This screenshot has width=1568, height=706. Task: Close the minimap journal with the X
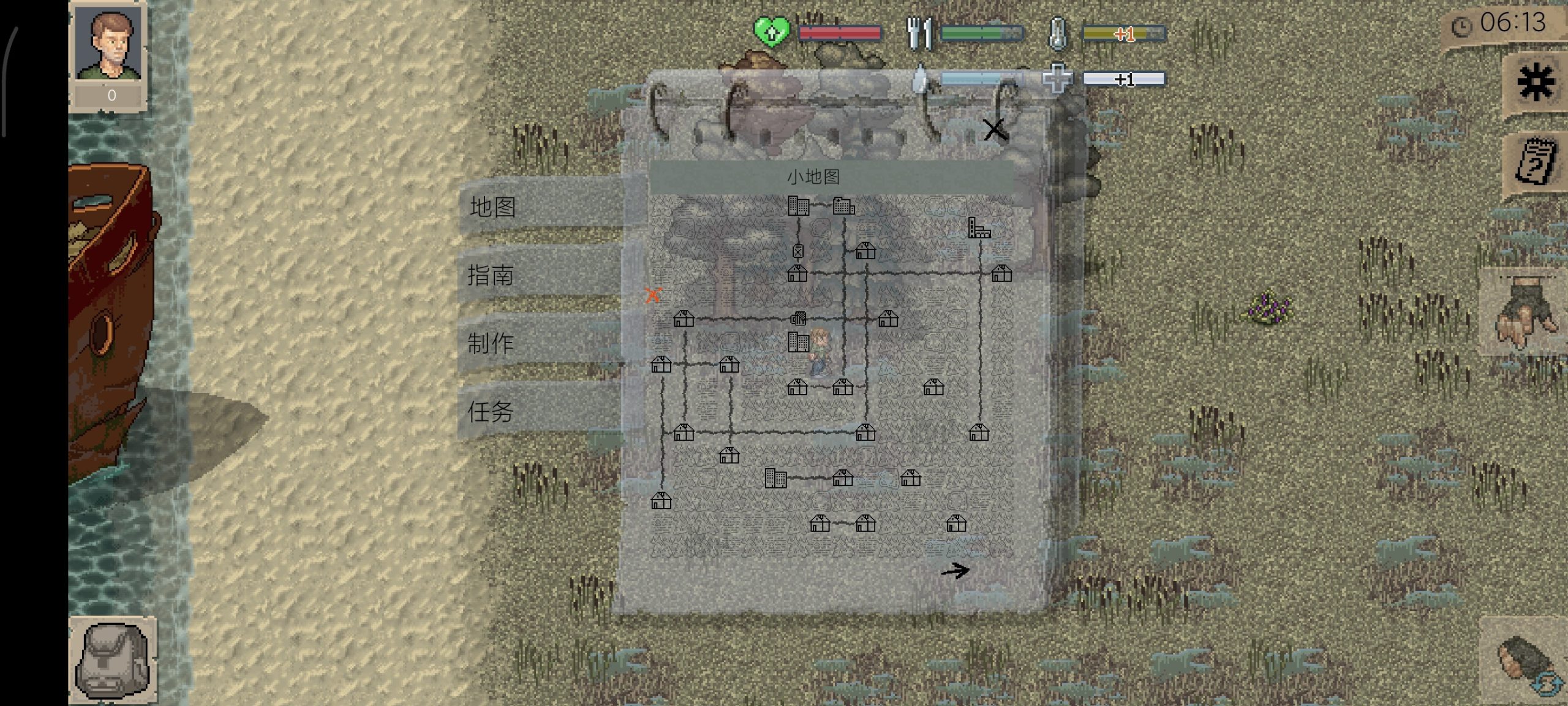click(994, 129)
